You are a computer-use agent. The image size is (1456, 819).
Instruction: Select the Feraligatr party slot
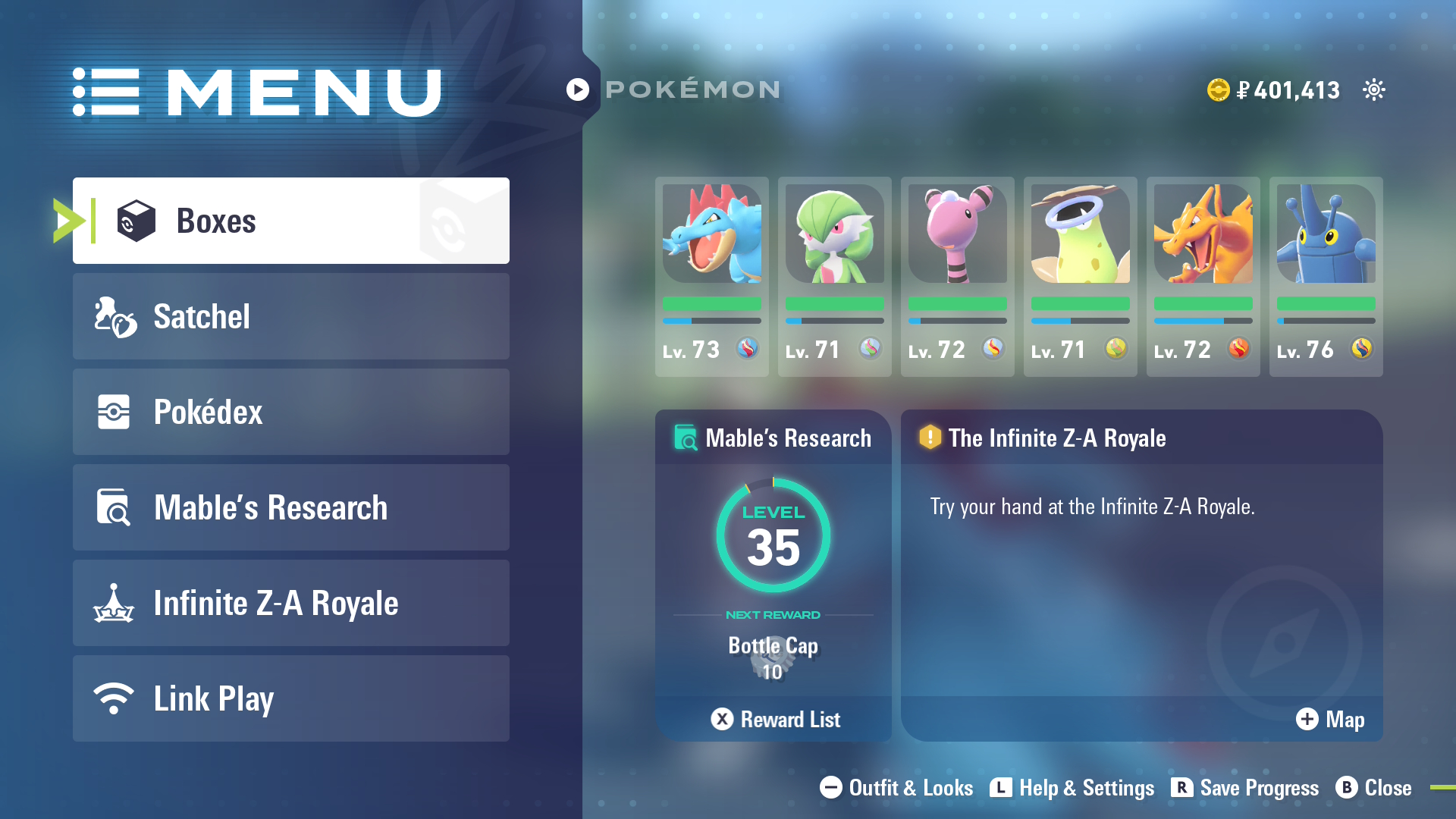pyautogui.click(x=711, y=276)
